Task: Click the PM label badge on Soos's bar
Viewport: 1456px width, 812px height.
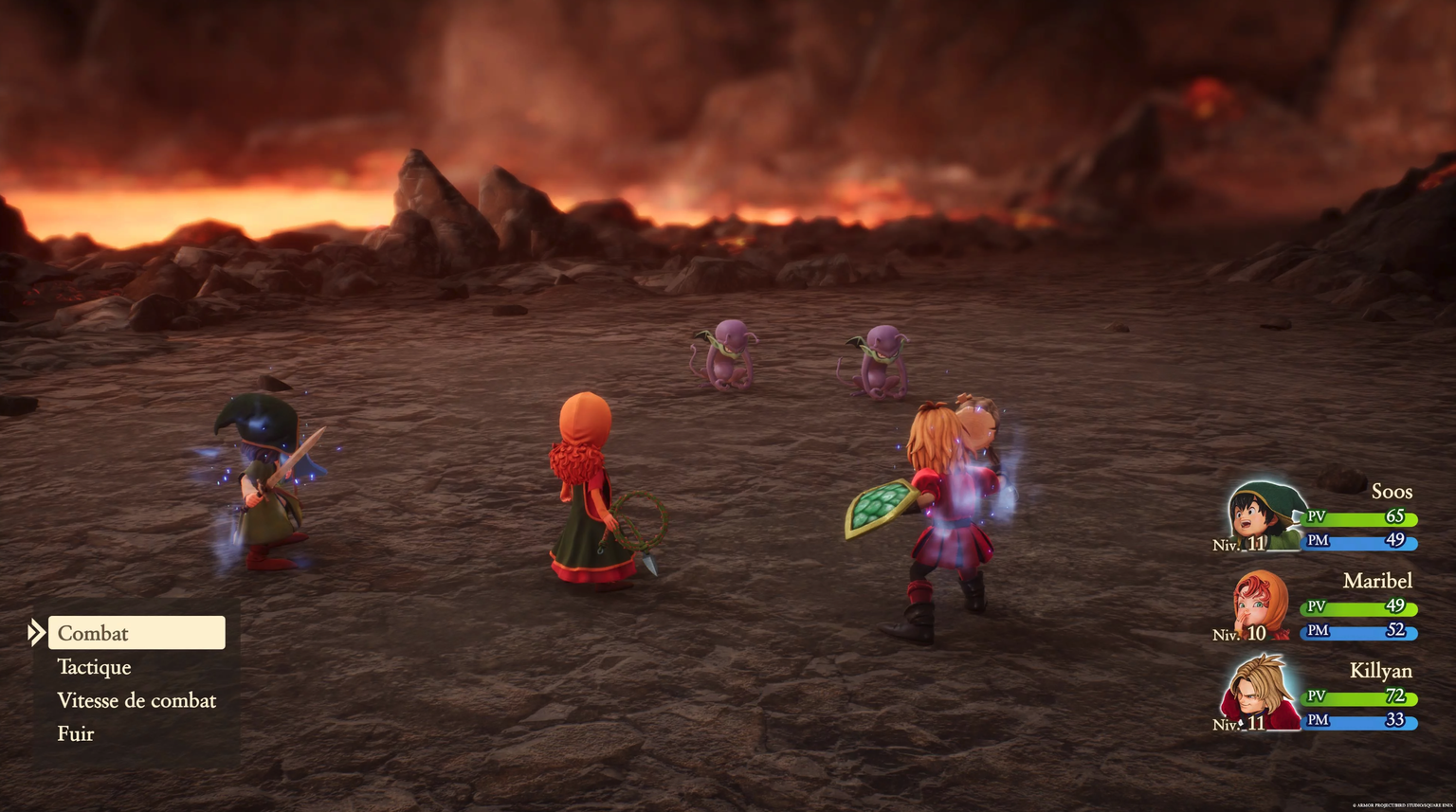Action: [x=1316, y=544]
